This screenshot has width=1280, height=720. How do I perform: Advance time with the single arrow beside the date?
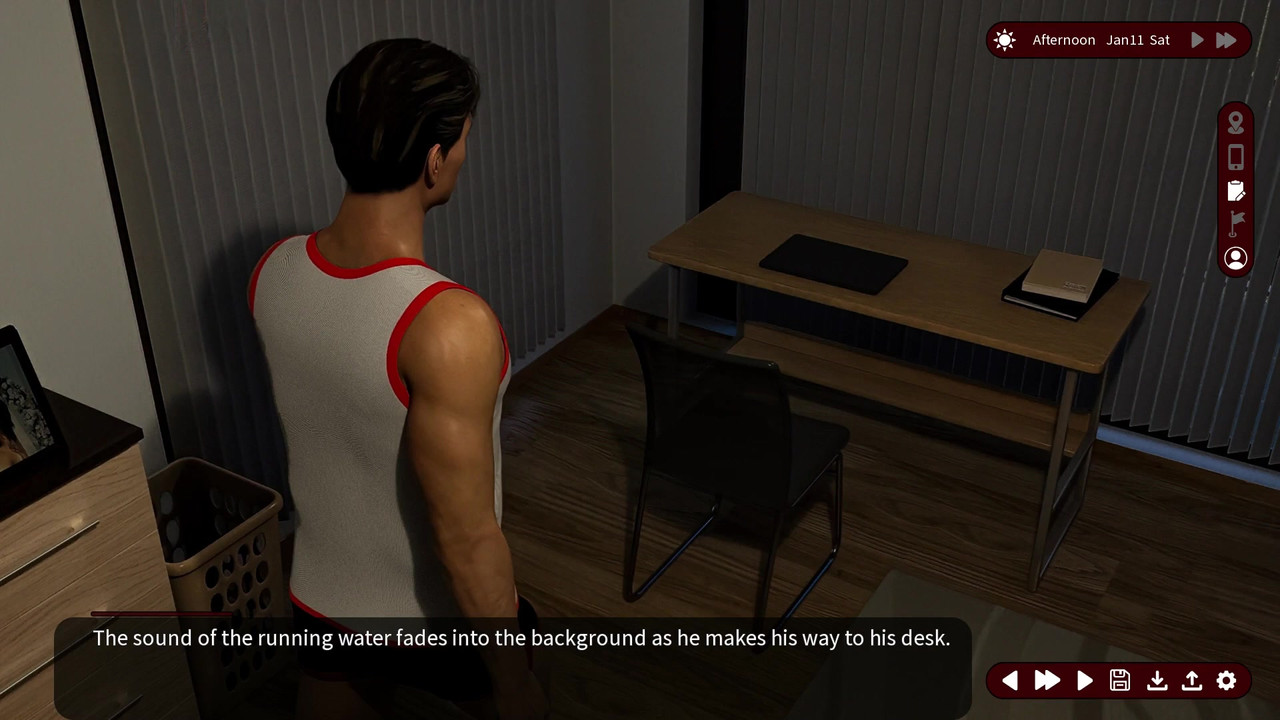pyautogui.click(x=1197, y=40)
